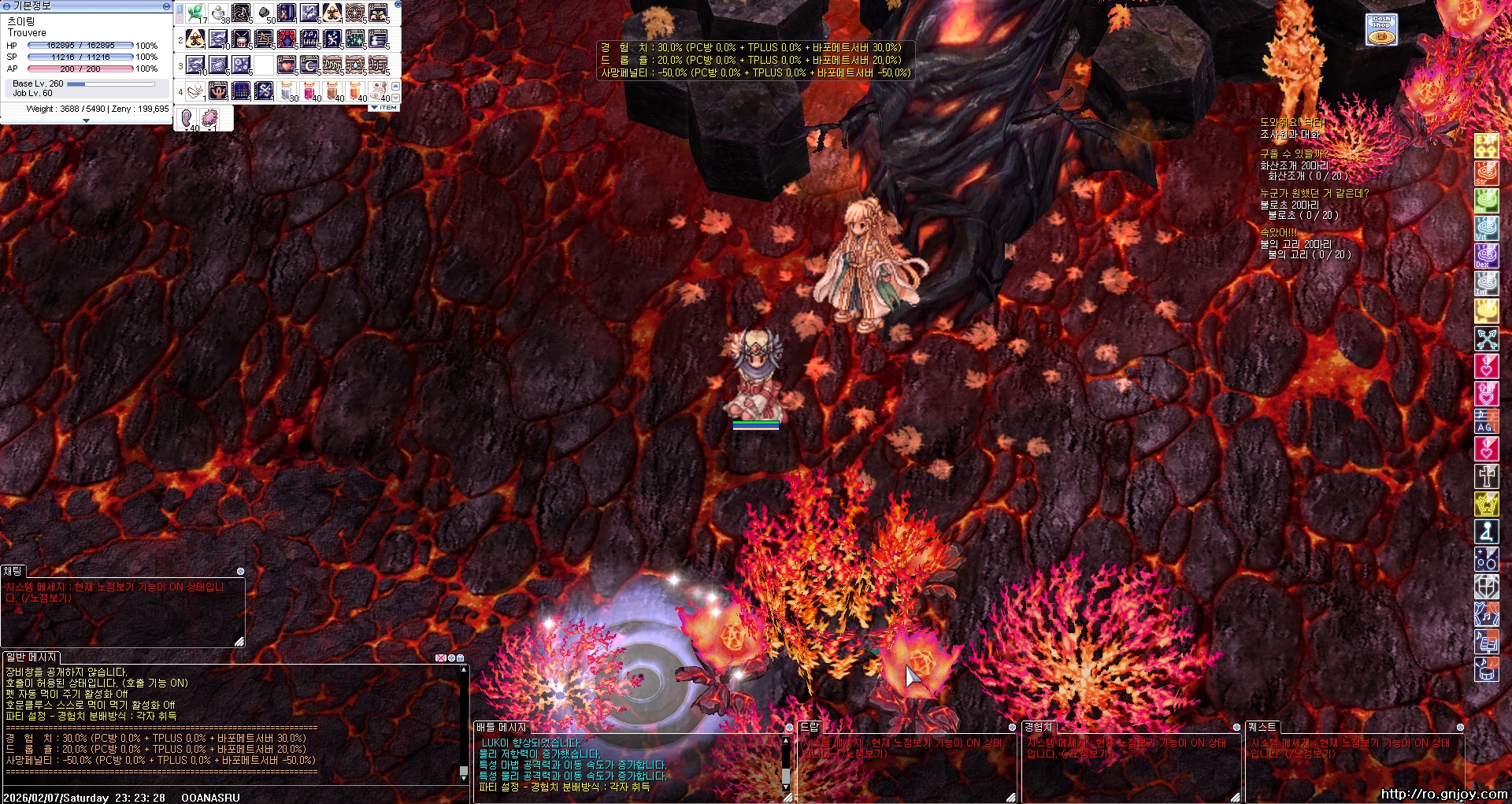The height and width of the screenshot is (804, 1512).
Task: Close the skill hotbar window
Action: pos(398,5)
